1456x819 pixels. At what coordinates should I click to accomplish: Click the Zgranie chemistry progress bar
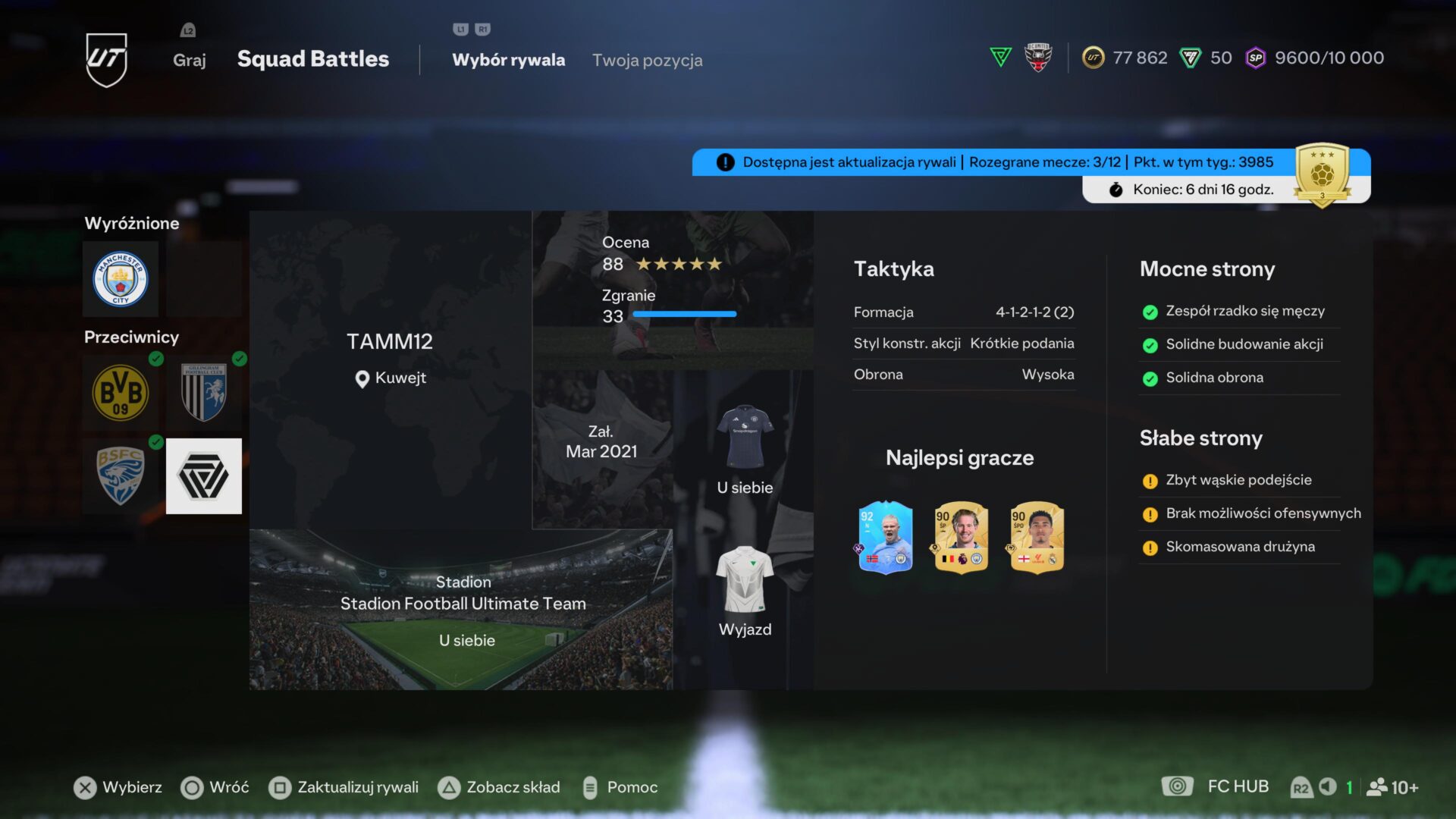pos(686,313)
